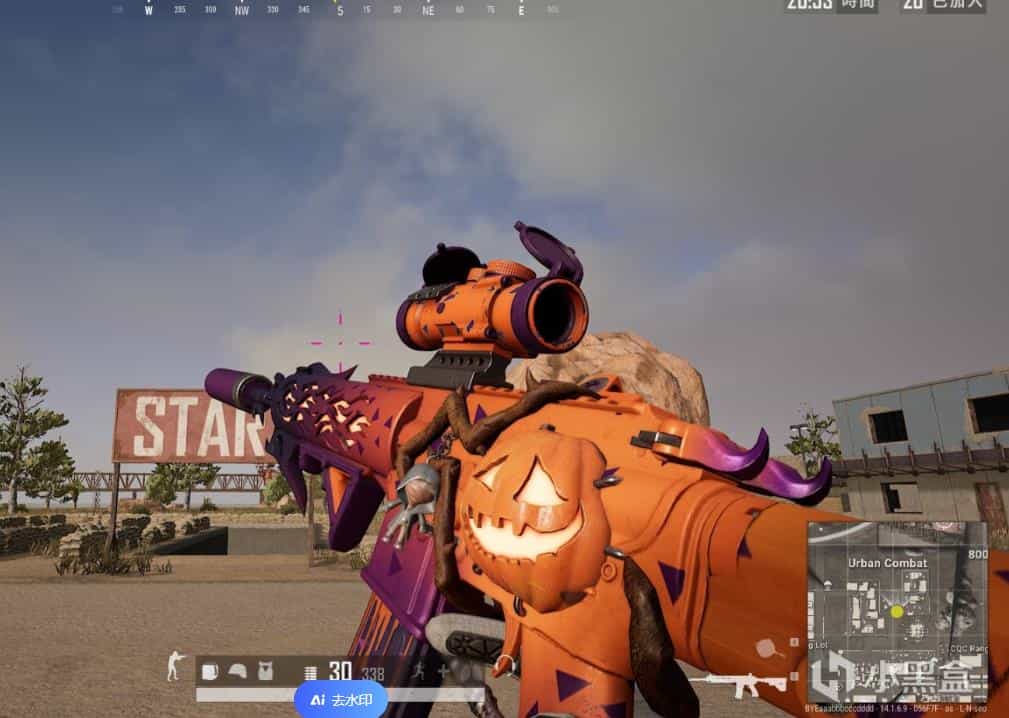The width and height of the screenshot is (1009, 718).
Task: Click the yellow player marker on minimap
Action: (897, 611)
